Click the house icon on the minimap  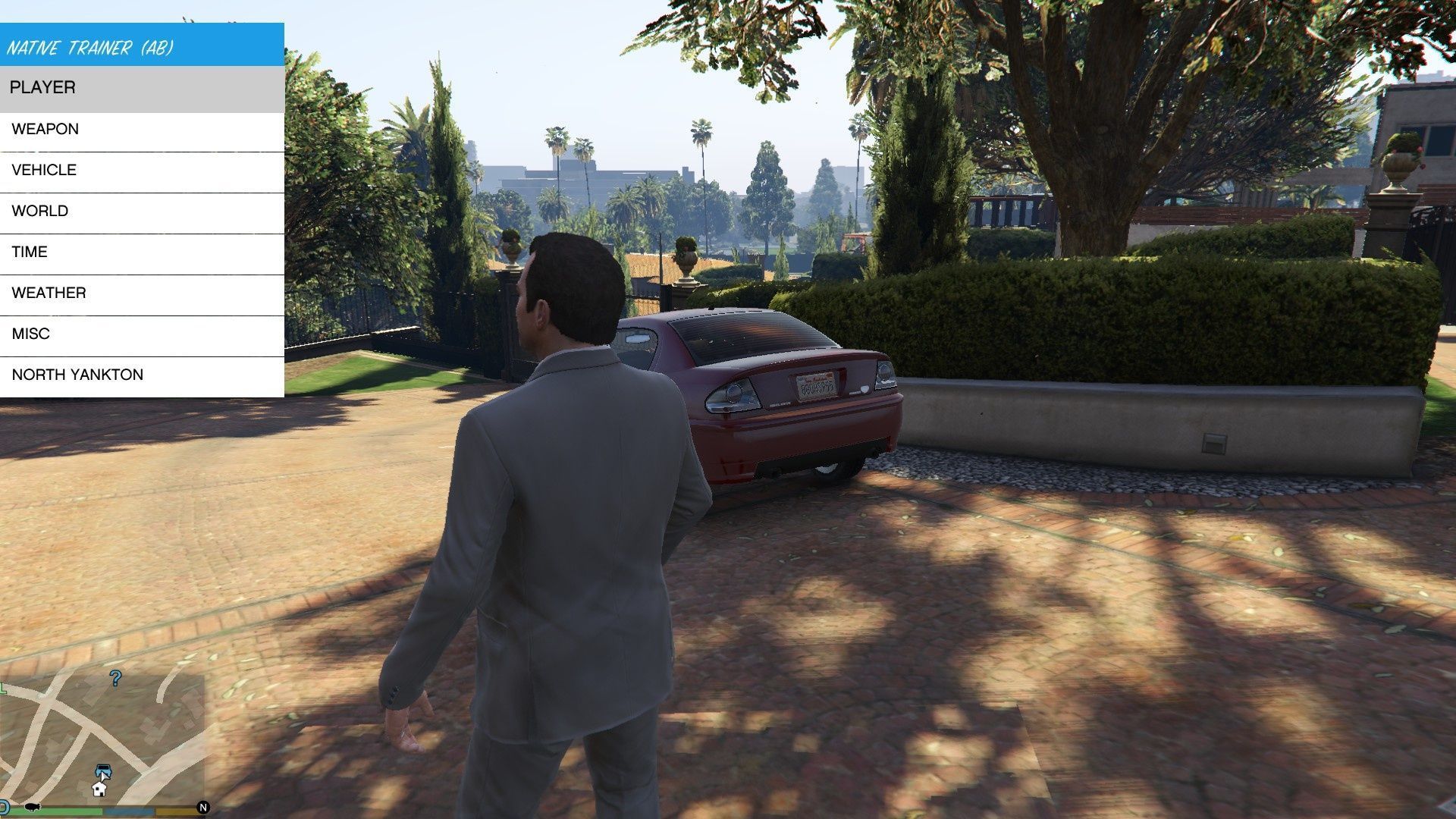pos(99,789)
